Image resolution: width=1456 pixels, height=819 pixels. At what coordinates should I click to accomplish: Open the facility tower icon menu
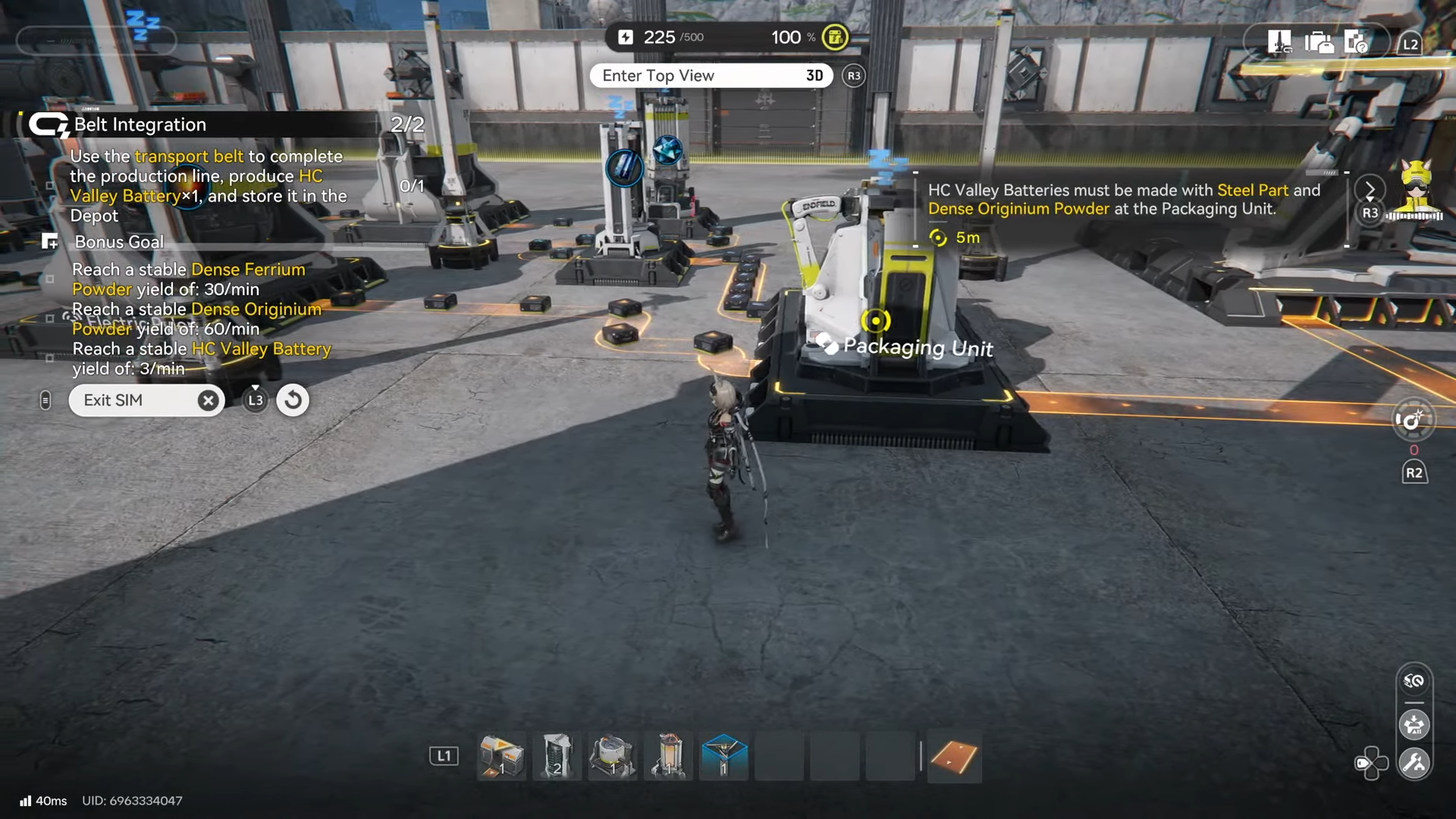pos(1279,42)
